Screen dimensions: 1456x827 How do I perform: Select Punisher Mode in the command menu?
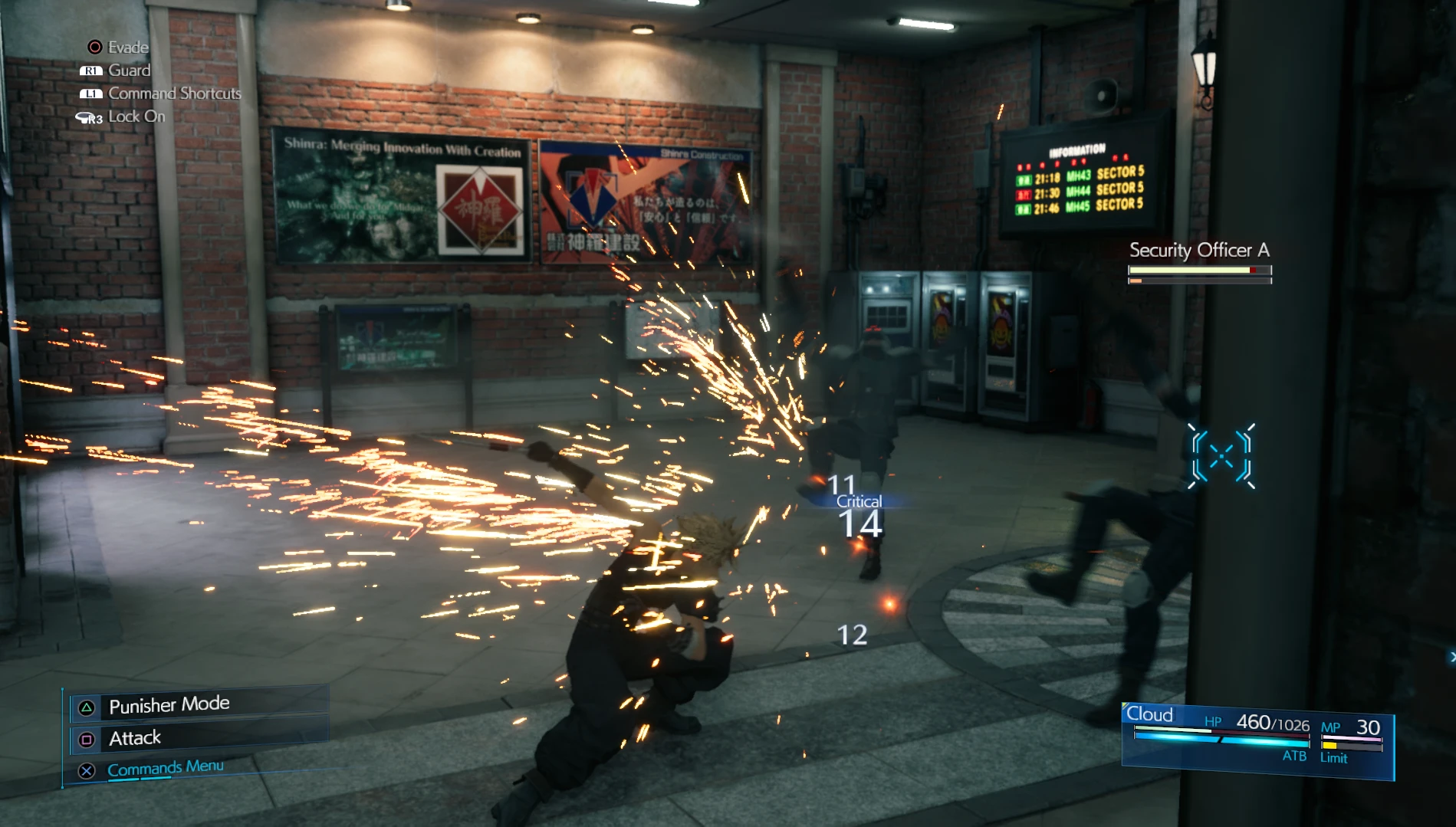(x=169, y=705)
